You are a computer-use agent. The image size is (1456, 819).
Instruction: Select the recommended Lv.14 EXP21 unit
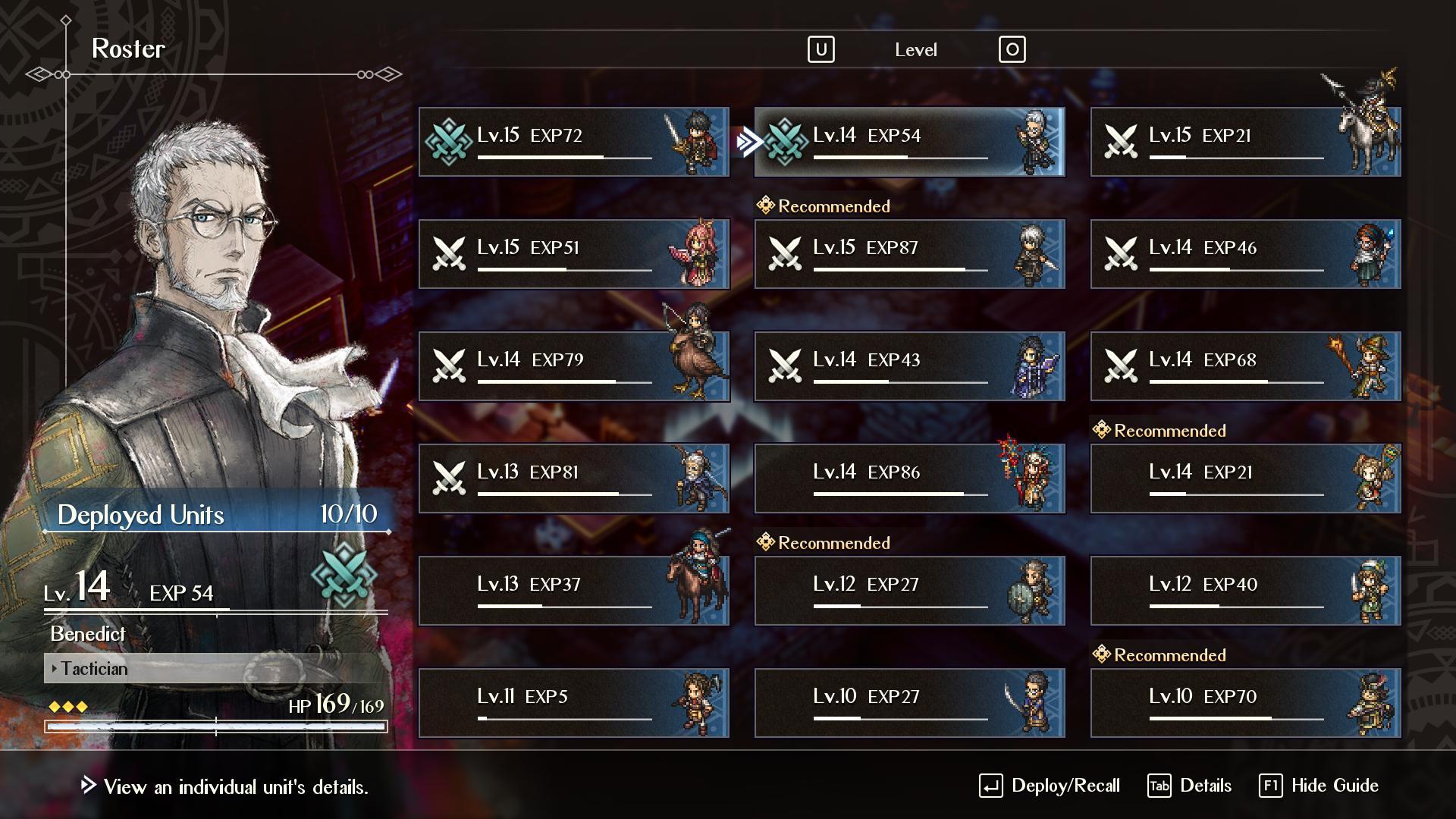coord(1245,479)
